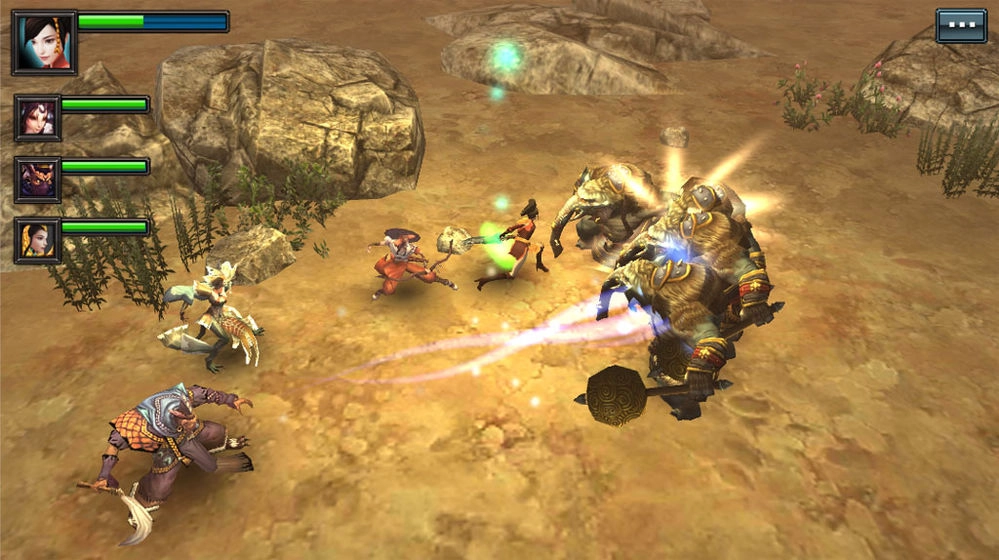
Task: Open the three-dots menu button
Action: pyautogui.click(x=960, y=25)
